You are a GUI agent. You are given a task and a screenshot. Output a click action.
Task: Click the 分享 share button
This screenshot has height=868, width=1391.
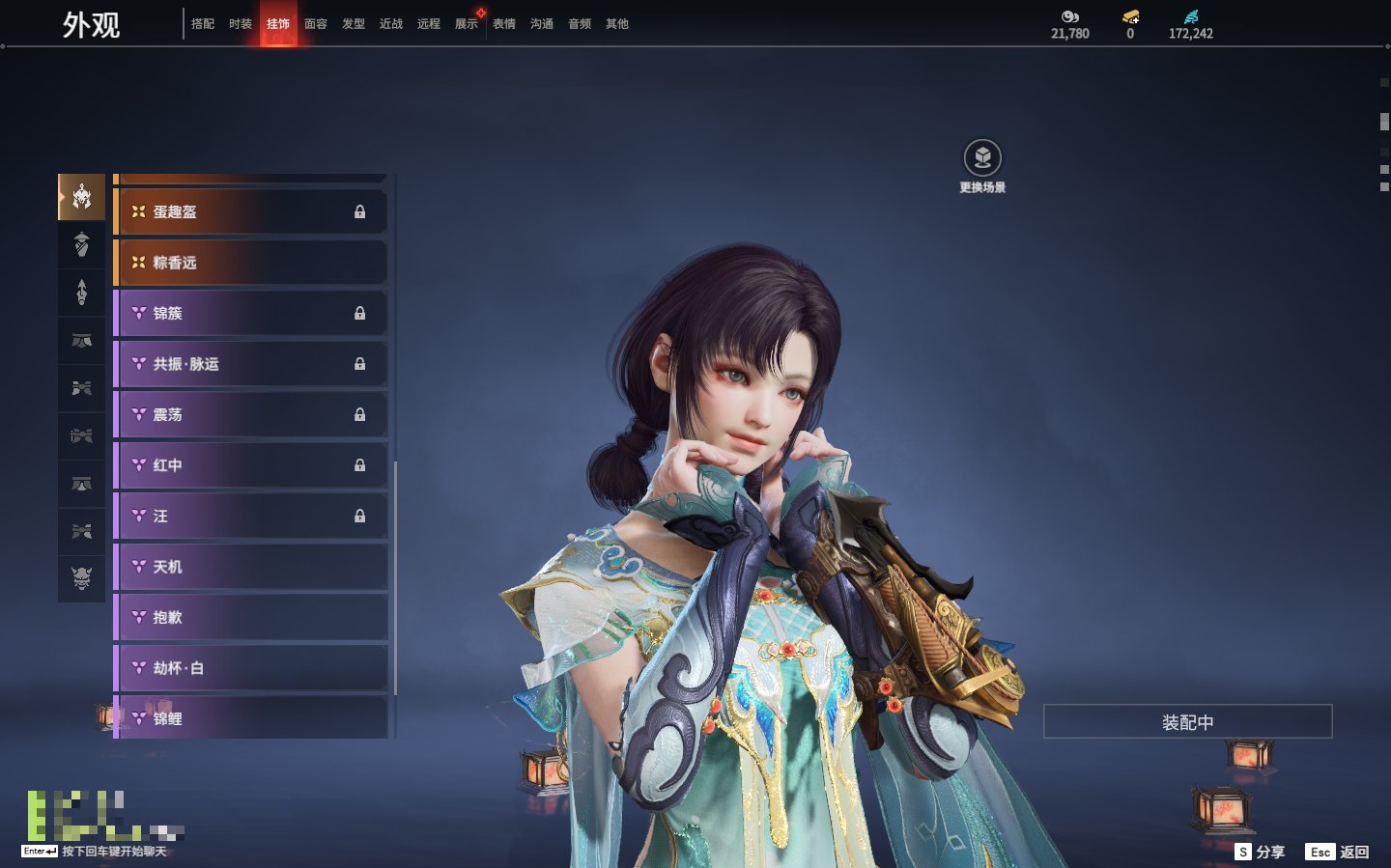click(1261, 852)
